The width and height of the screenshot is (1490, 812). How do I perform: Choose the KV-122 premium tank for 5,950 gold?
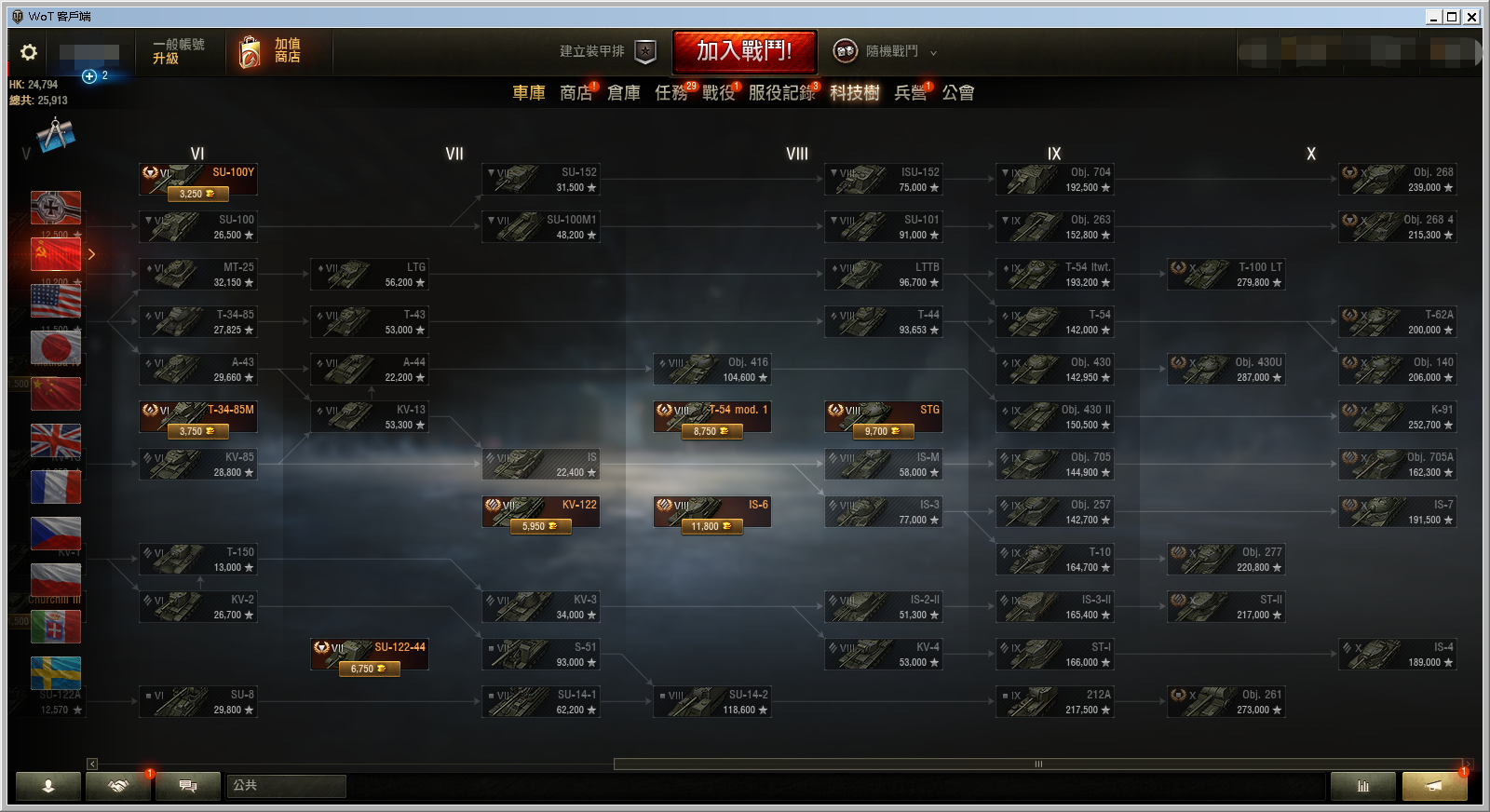coord(540,512)
